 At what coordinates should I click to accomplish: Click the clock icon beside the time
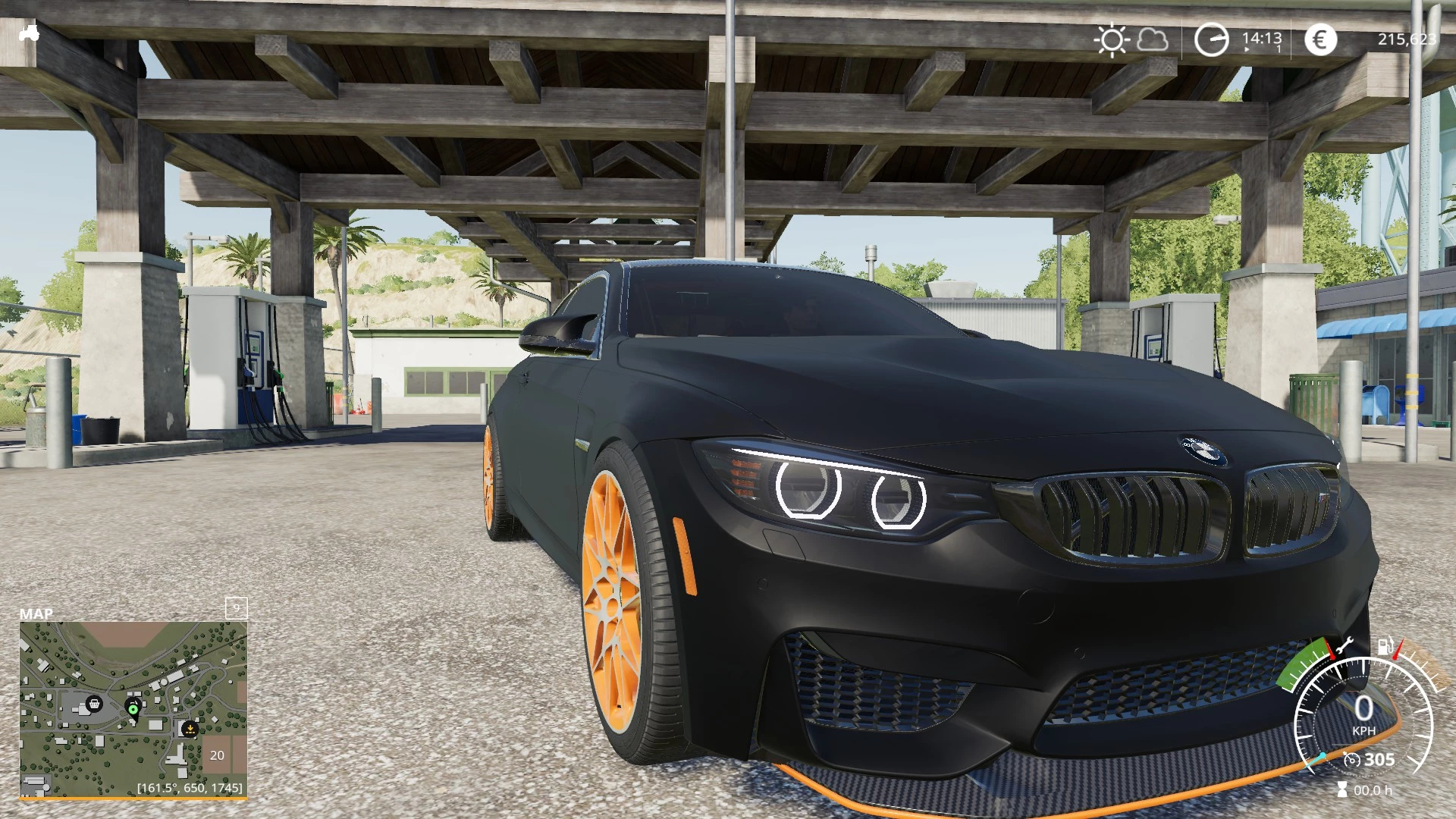click(x=1211, y=40)
